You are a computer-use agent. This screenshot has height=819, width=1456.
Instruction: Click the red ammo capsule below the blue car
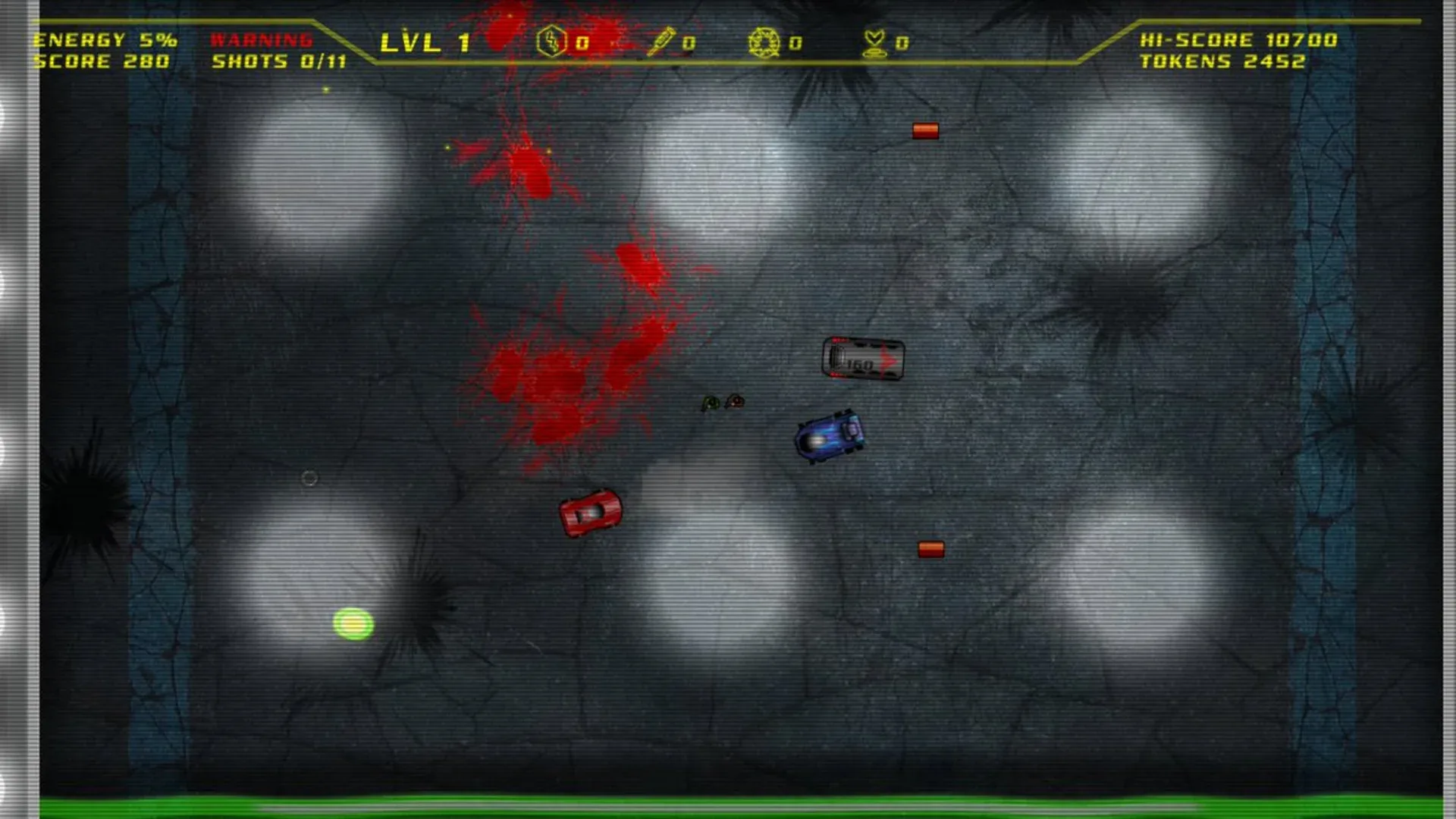click(930, 548)
